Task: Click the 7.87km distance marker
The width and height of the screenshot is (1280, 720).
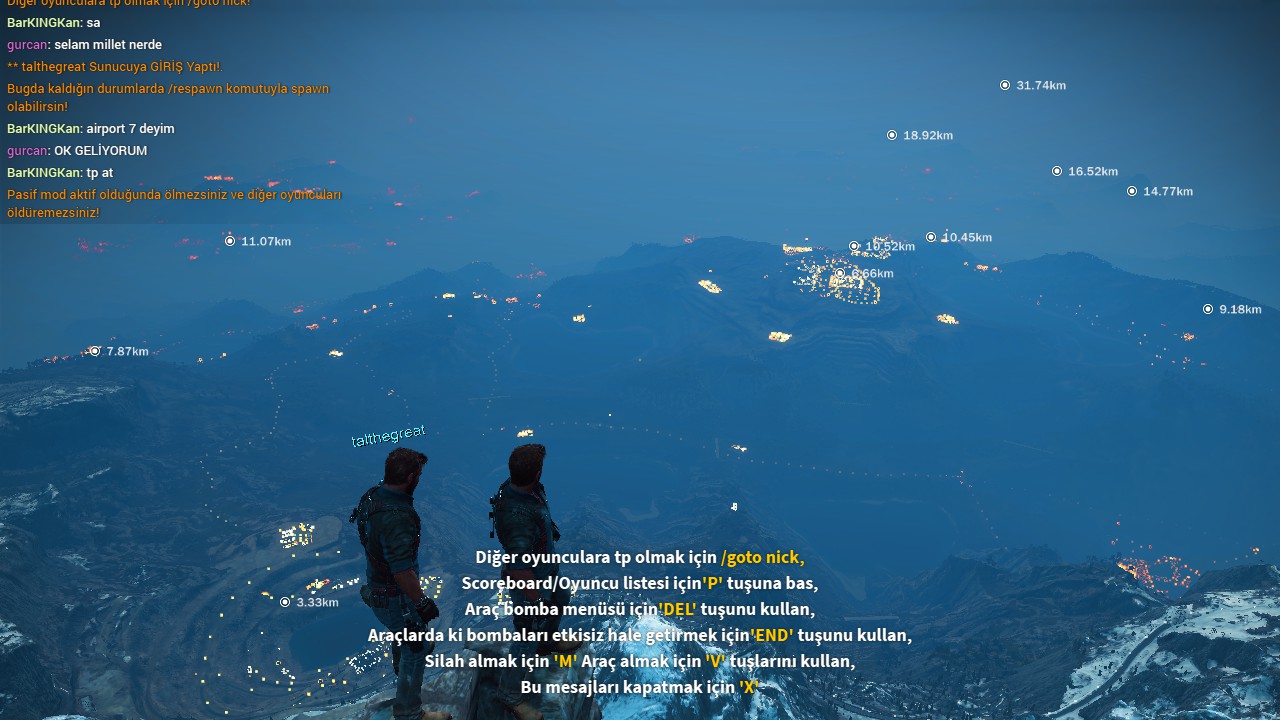Action: 93,351
